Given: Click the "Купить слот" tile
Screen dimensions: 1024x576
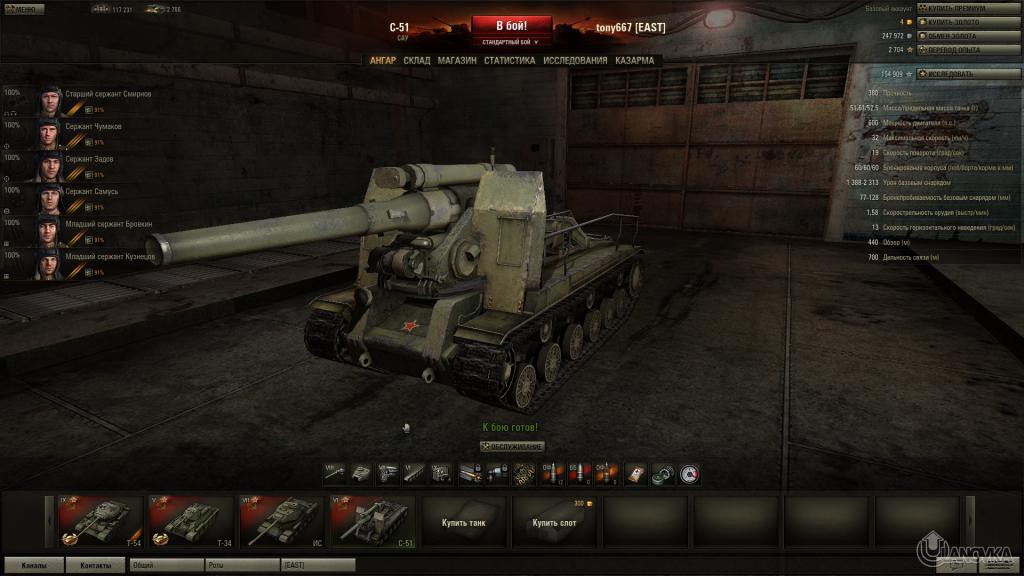Looking at the screenshot, I should pos(554,521).
